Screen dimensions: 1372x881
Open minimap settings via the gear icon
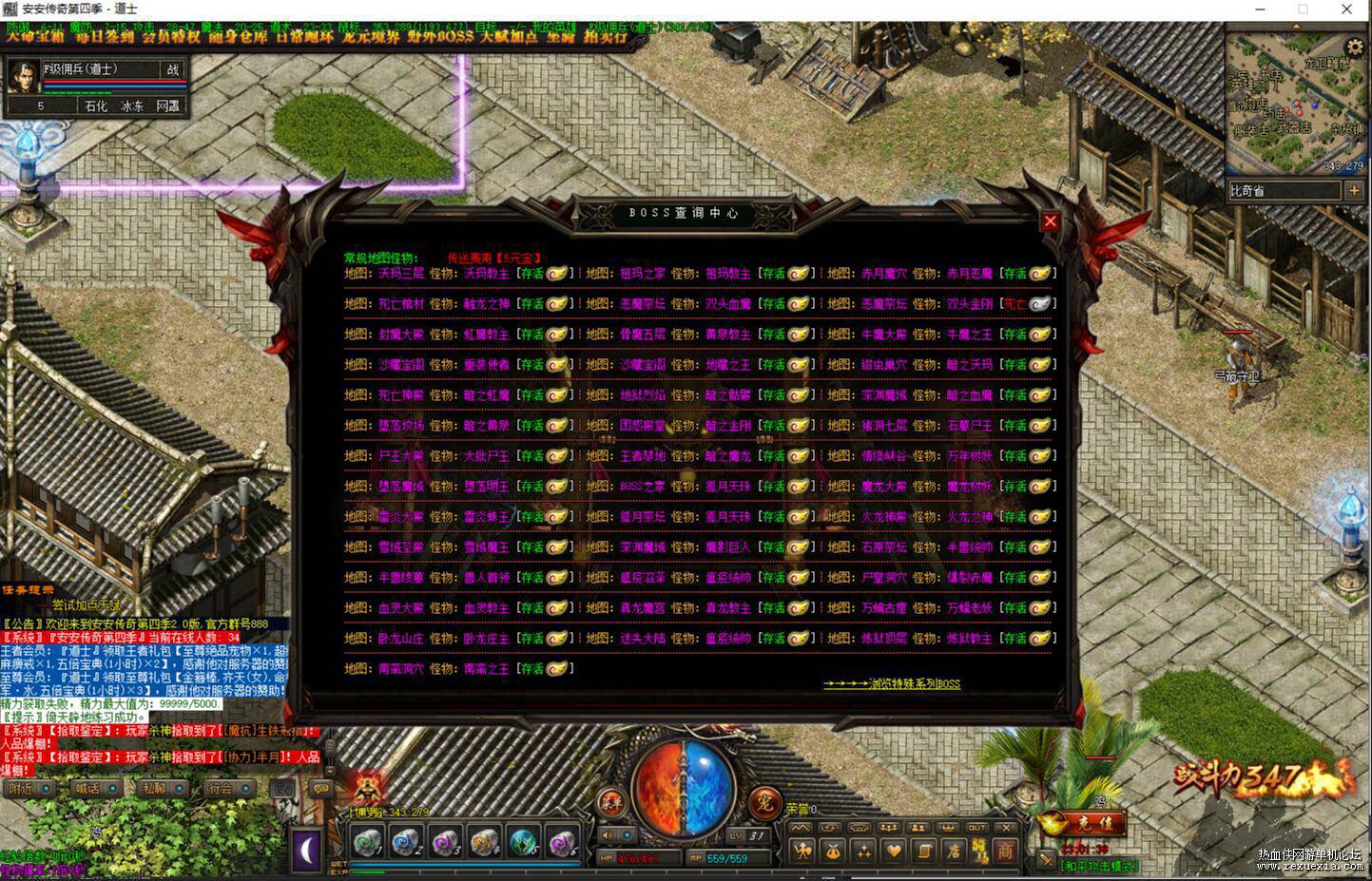click(x=1355, y=47)
